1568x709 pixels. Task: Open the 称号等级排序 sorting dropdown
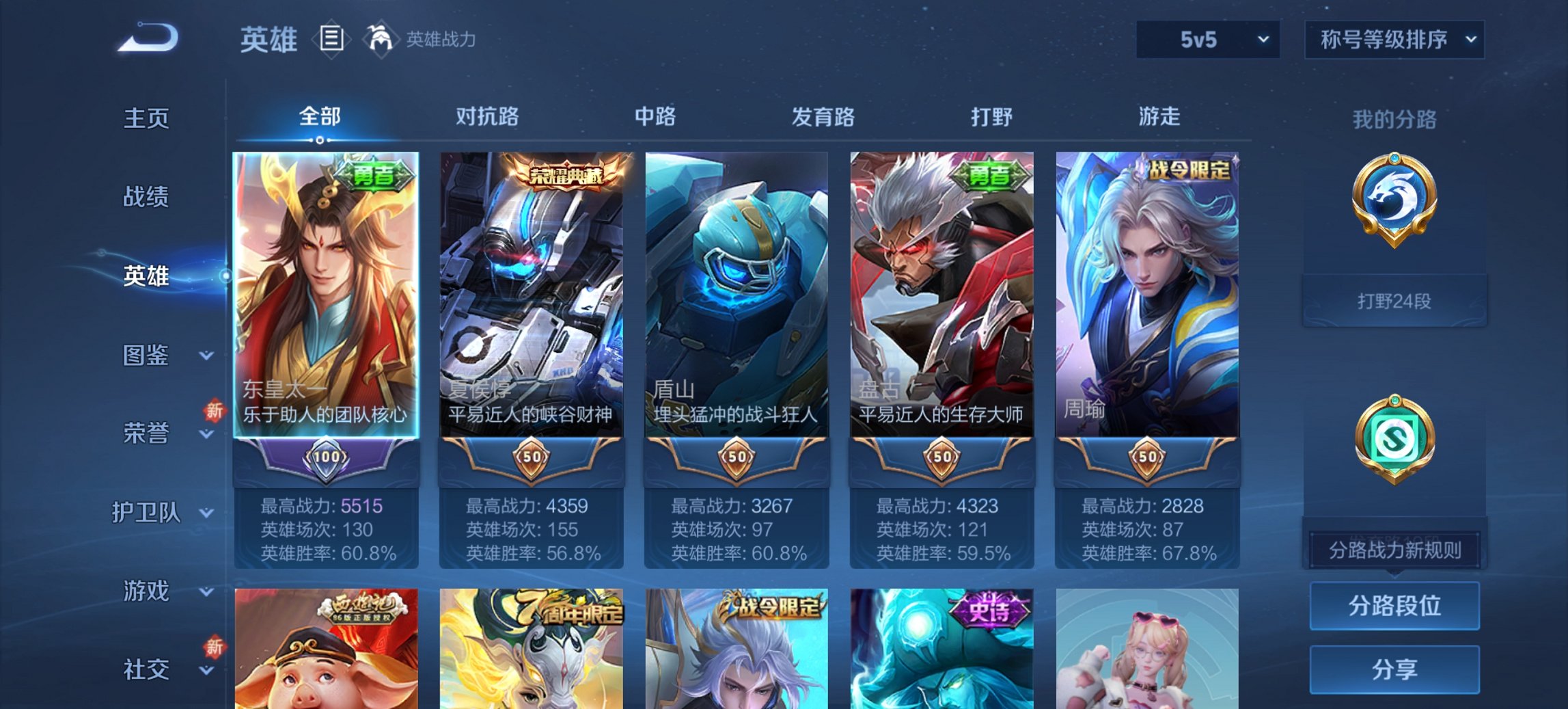tap(1394, 39)
